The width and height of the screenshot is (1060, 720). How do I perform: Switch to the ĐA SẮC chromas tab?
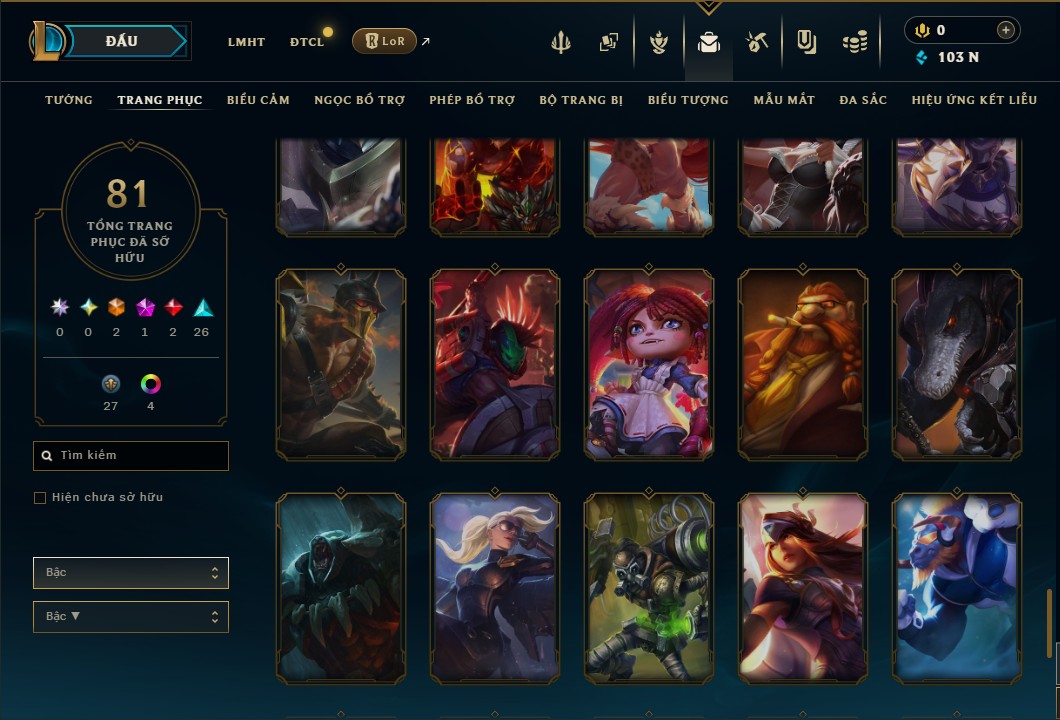coord(863,100)
